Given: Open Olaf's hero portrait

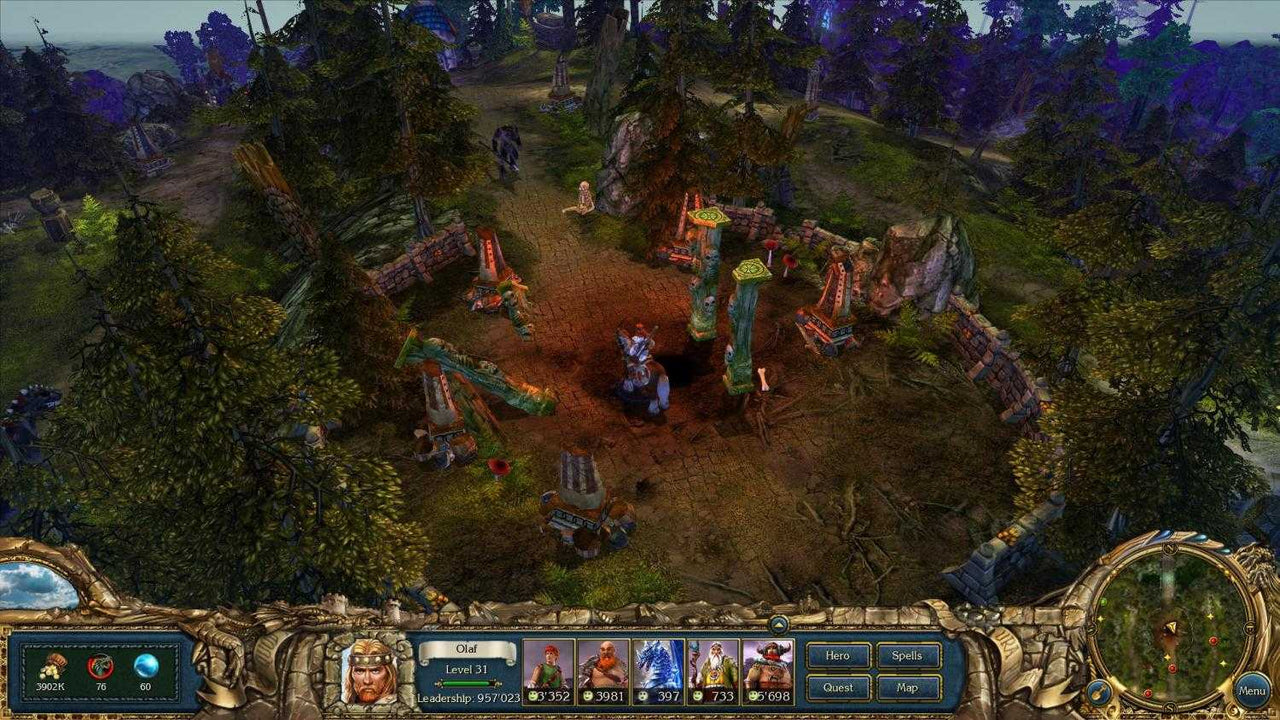Looking at the screenshot, I should point(367,675).
